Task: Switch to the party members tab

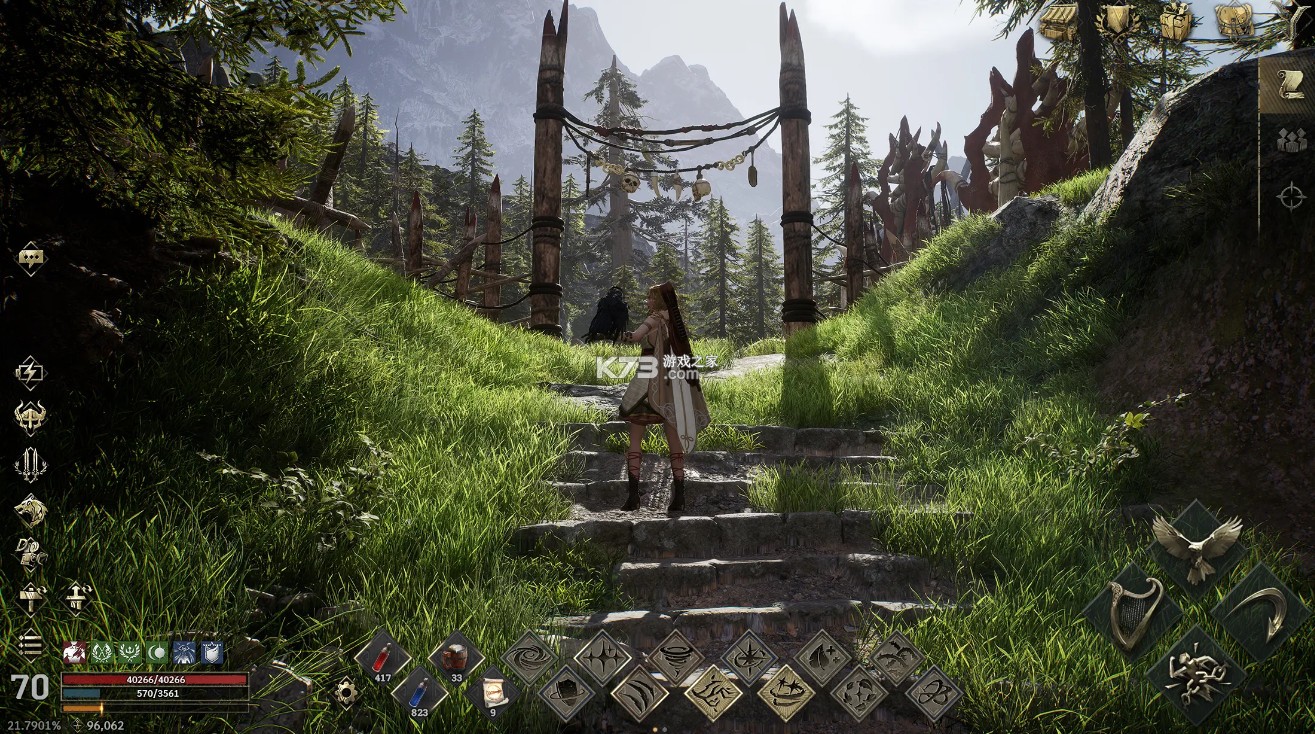Action: click(x=1291, y=140)
